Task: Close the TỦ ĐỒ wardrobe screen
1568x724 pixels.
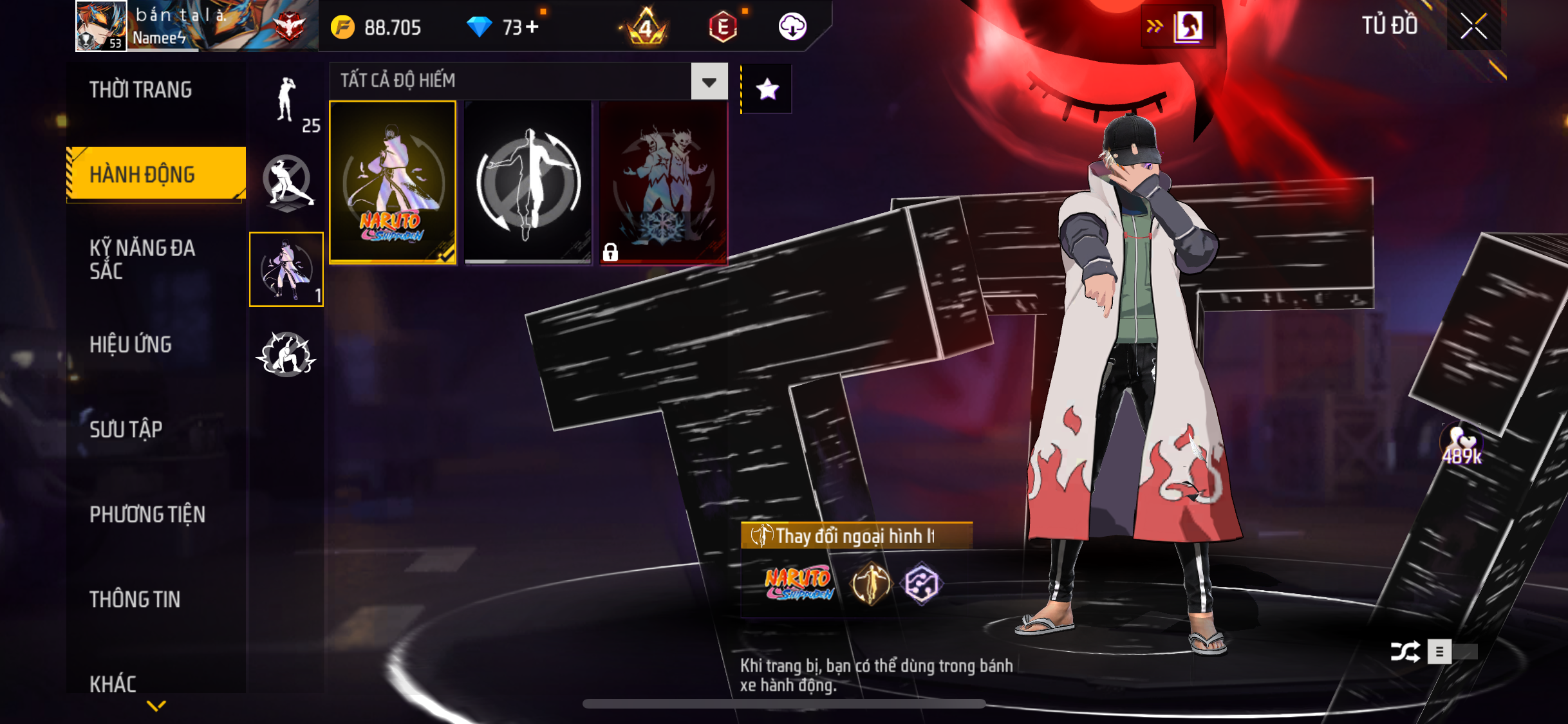Action: pyautogui.click(x=1473, y=26)
